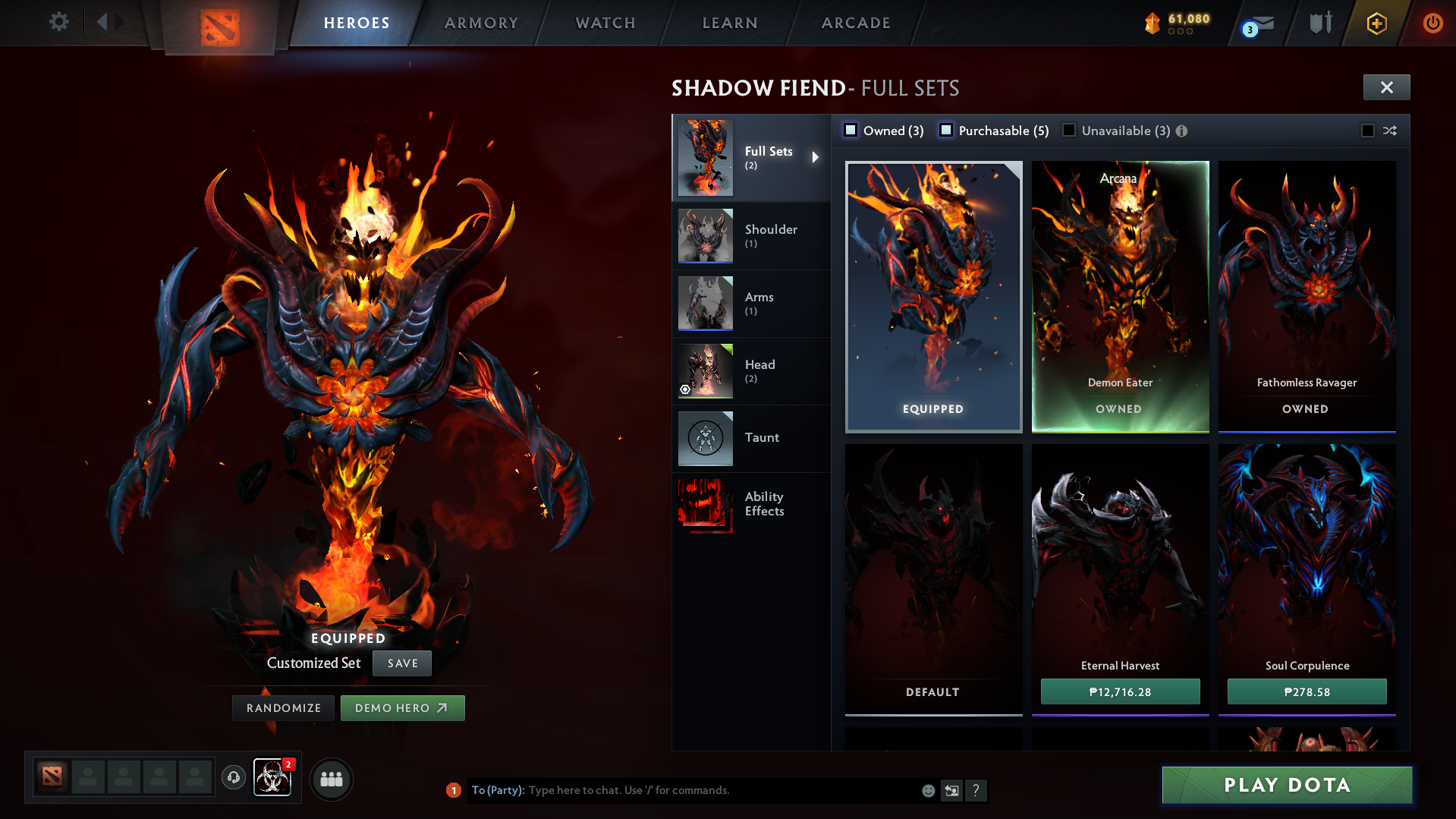The image size is (1456, 819).
Task: Switch to the Watch tab
Action: [x=605, y=23]
